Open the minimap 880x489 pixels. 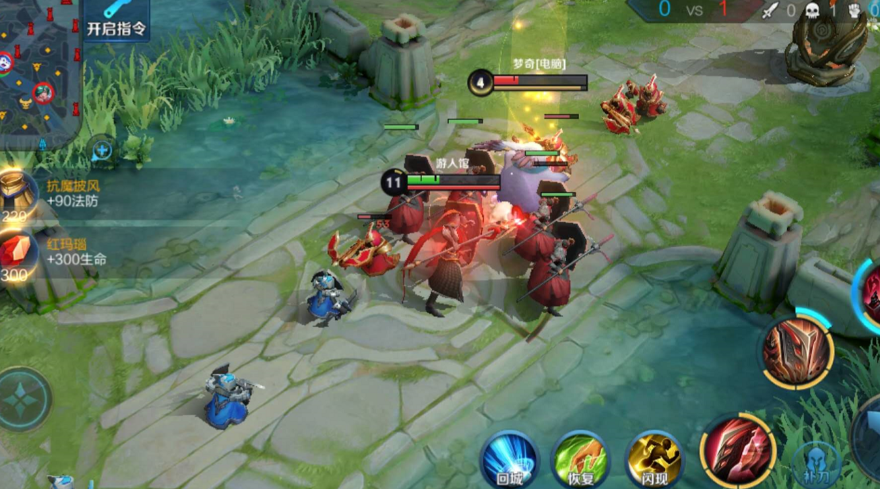(x=38, y=70)
